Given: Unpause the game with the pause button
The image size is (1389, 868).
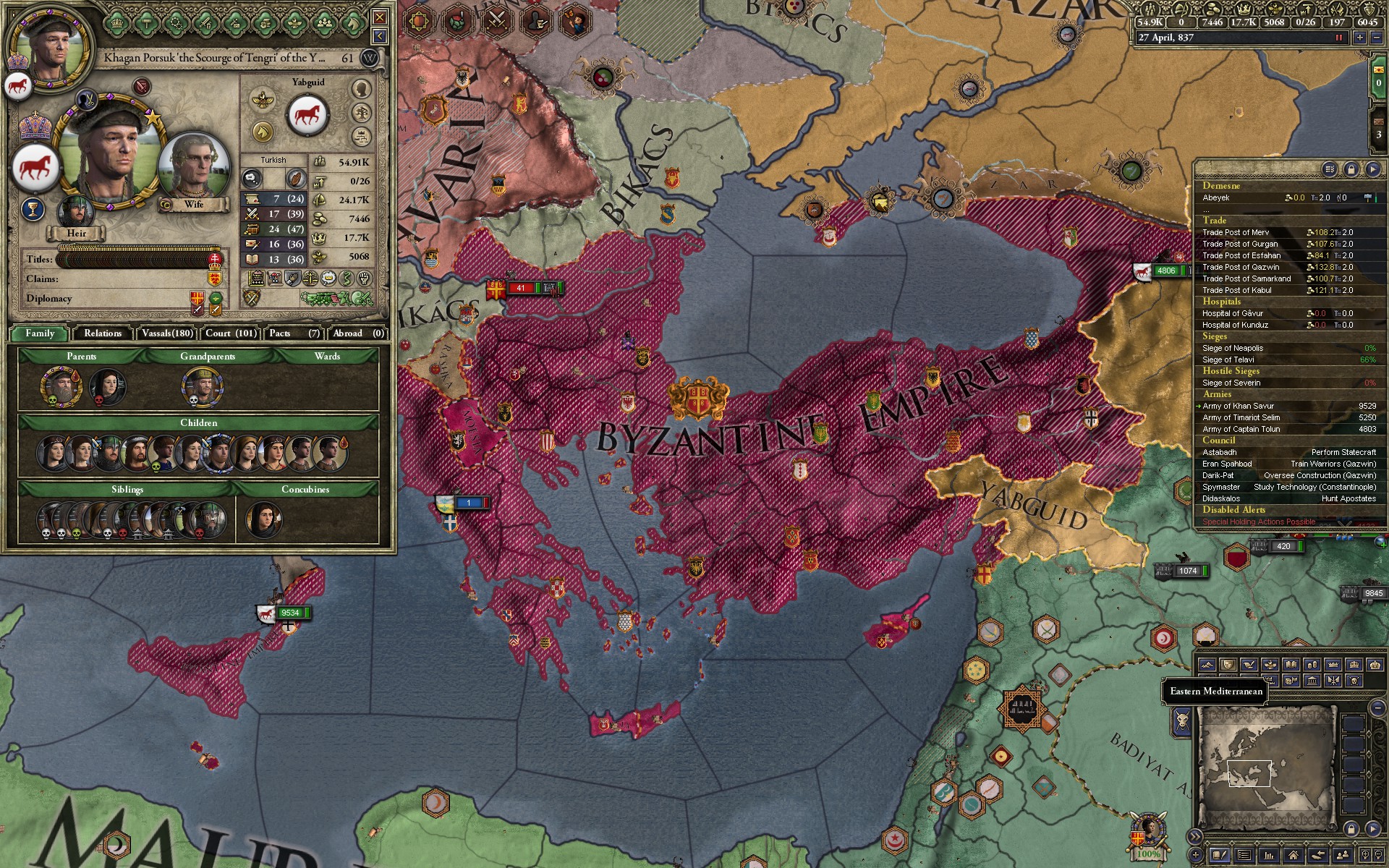Looking at the screenshot, I should pos(1339,37).
